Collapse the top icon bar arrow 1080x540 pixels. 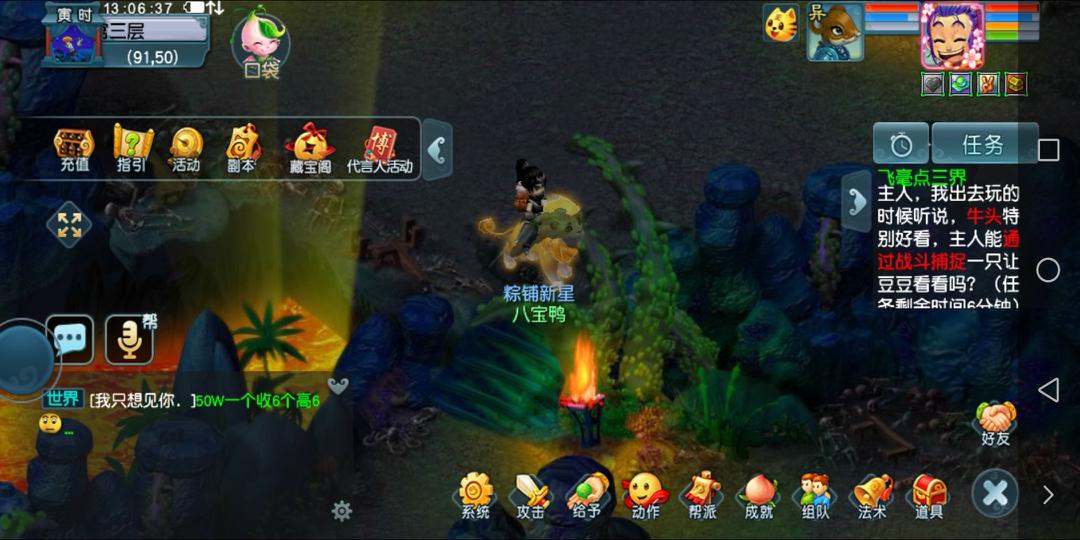click(x=436, y=150)
